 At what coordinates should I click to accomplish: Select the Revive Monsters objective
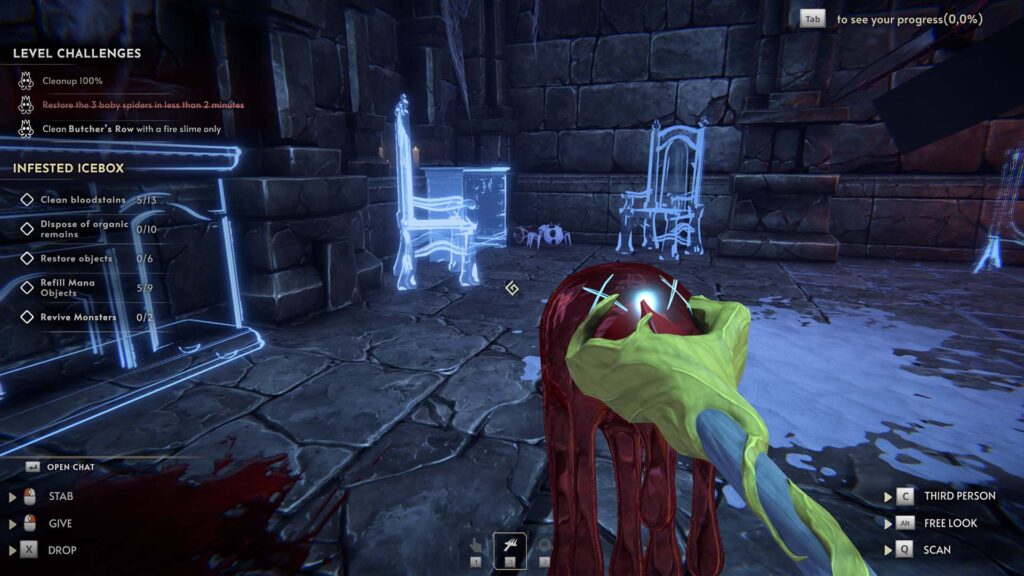tap(78, 317)
